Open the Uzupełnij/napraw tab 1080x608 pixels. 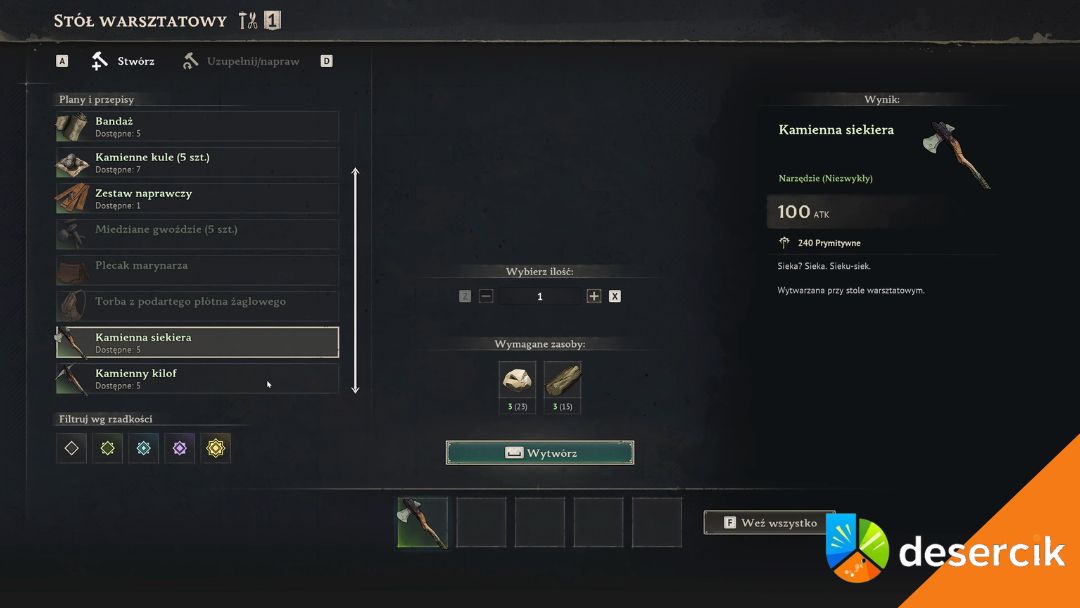pos(242,62)
